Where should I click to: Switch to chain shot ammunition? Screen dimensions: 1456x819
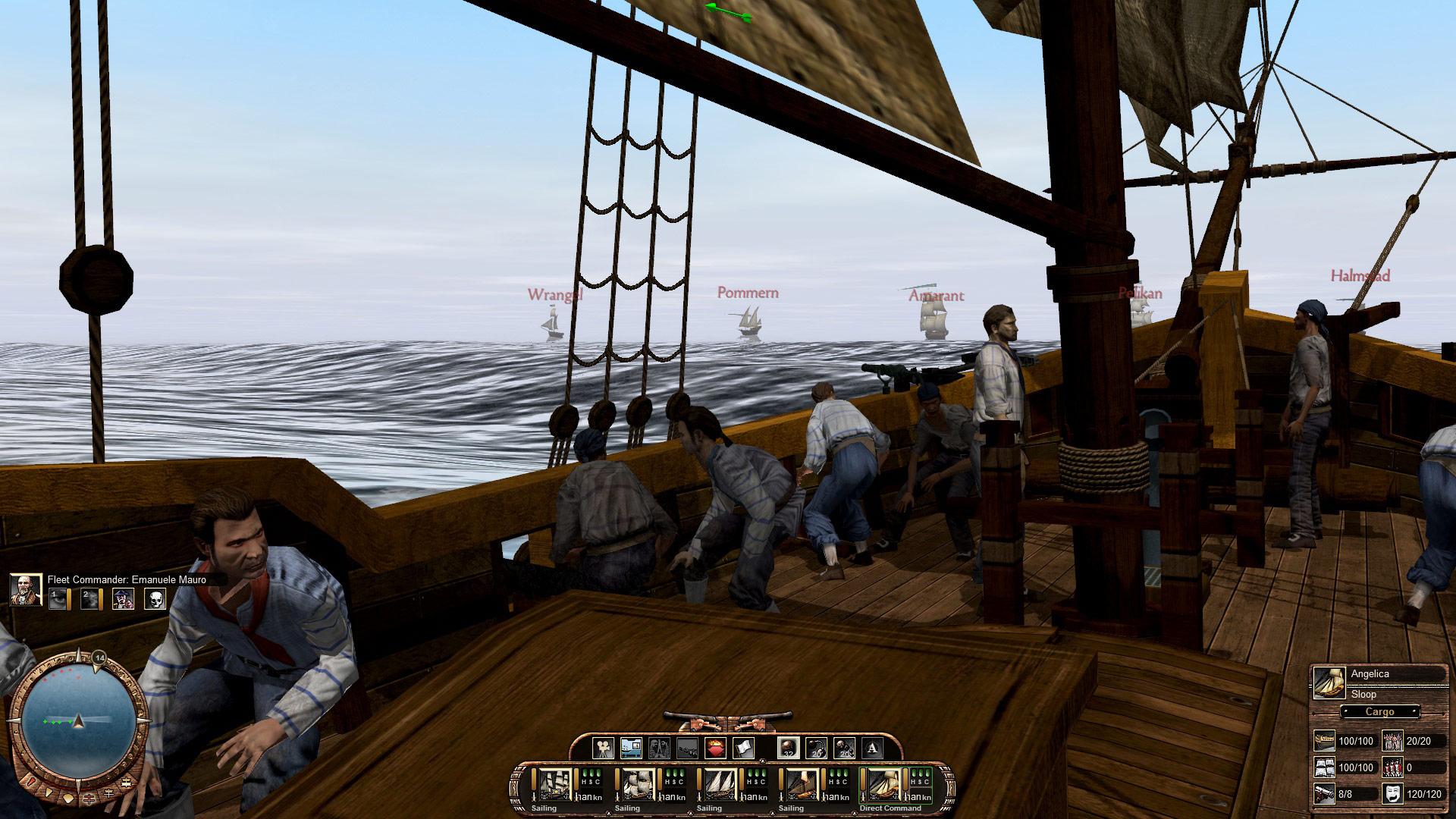coord(817,748)
